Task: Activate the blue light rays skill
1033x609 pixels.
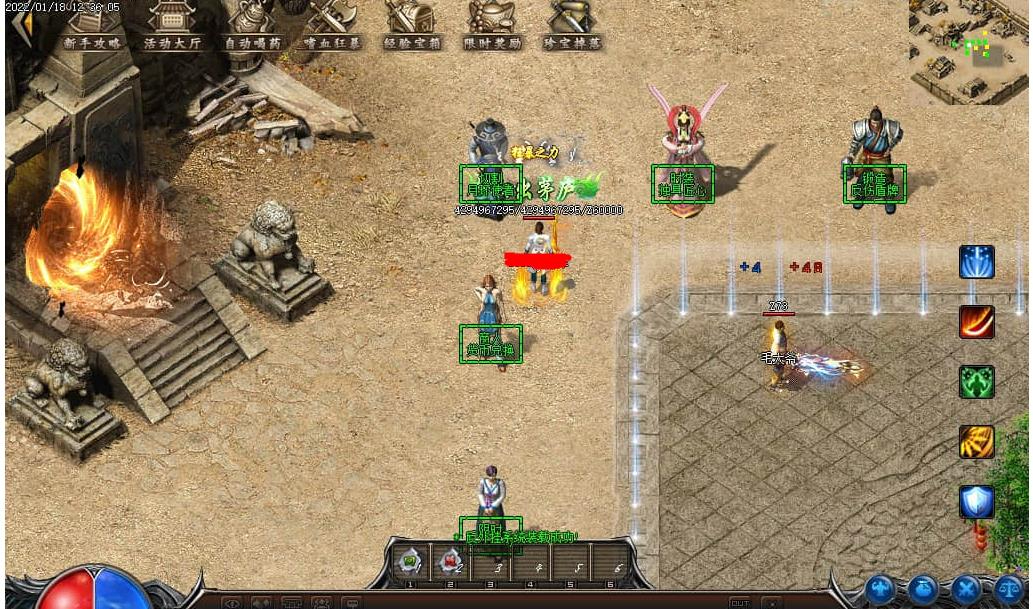Action: [x=976, y=262]
